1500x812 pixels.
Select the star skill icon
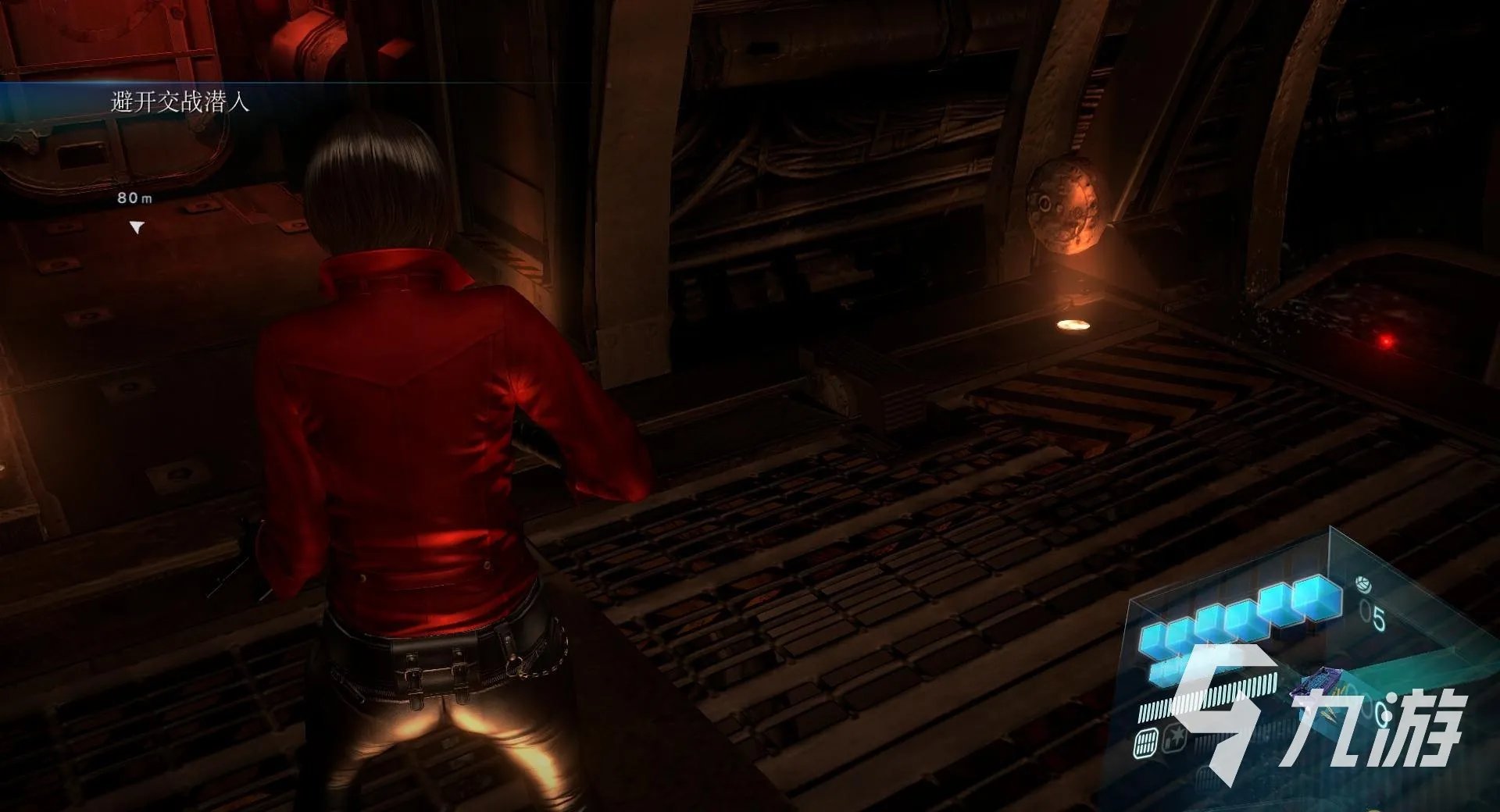coord(1173,737)
